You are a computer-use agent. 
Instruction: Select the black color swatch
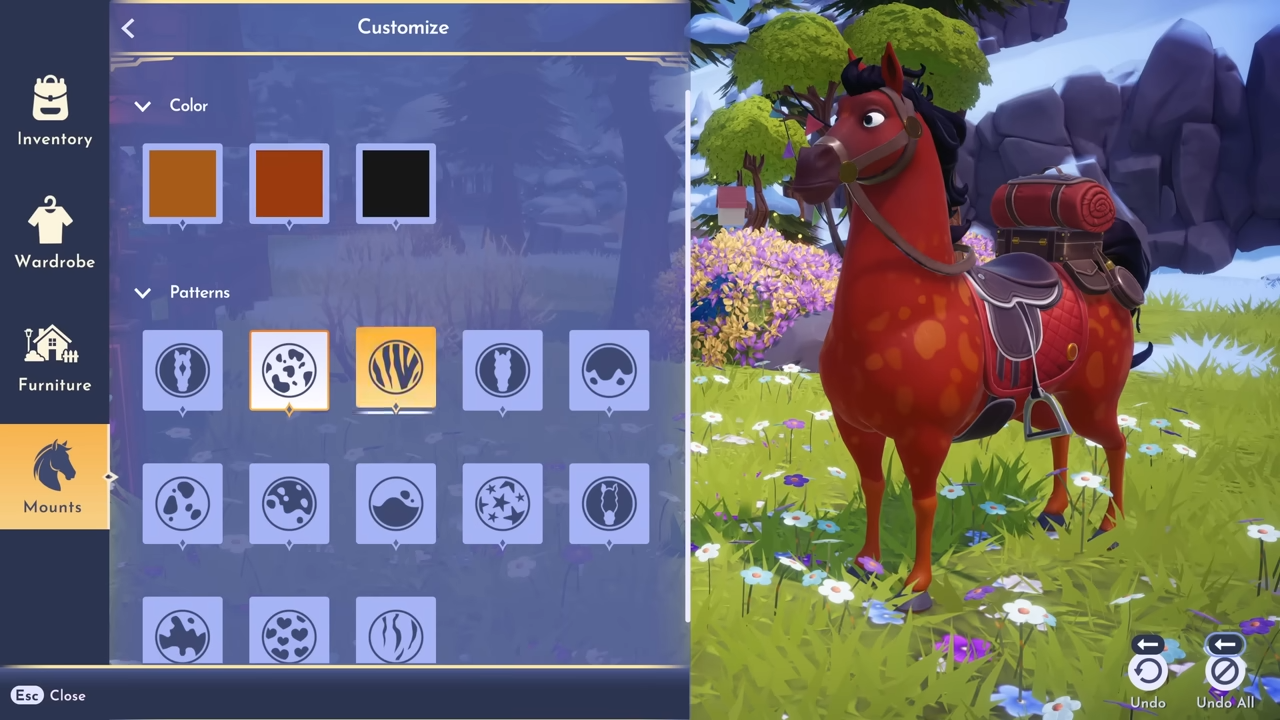396,184
